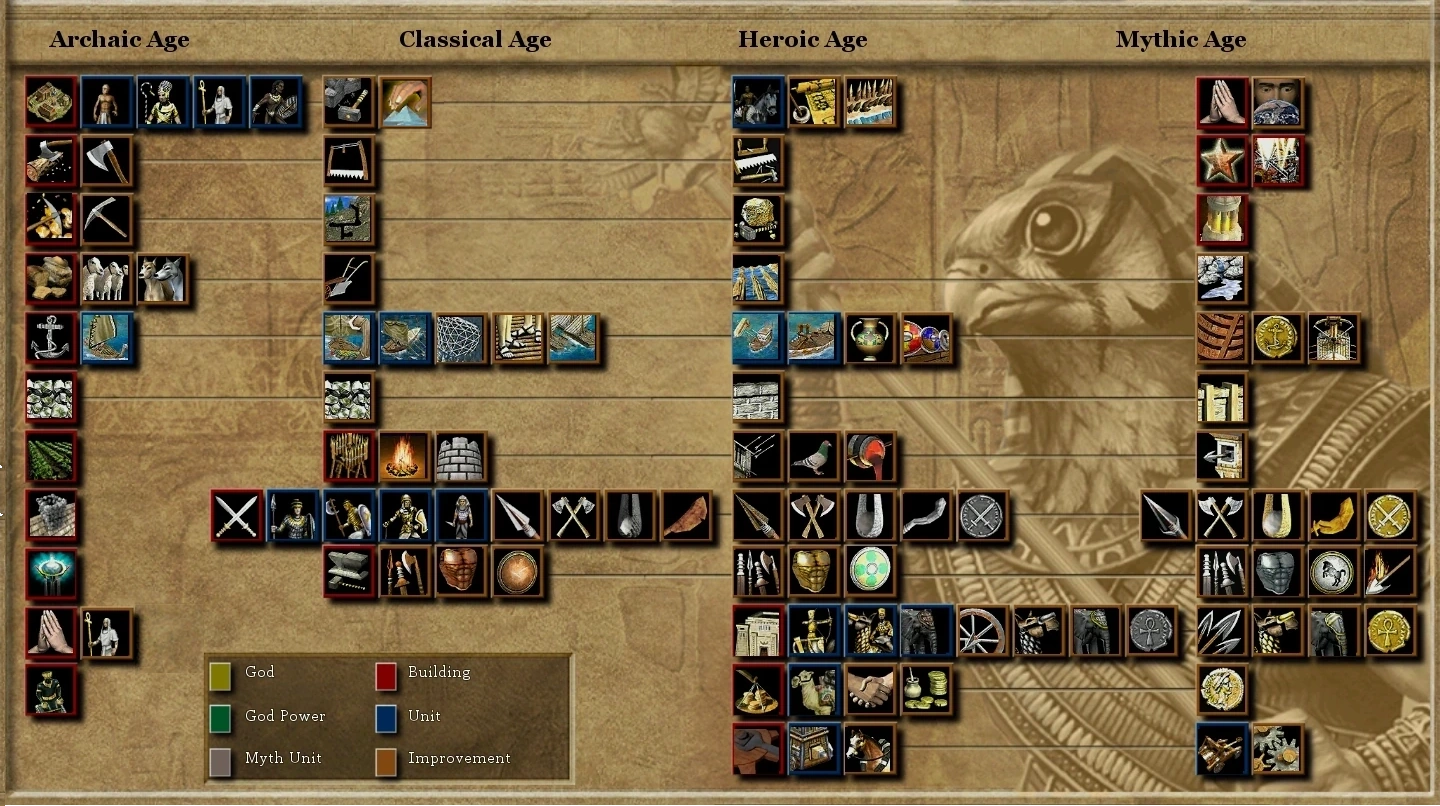The width and height of the screenshot is (1440, 806).
Task: Click the campfire icon in Classical Age
Action: 405,456
